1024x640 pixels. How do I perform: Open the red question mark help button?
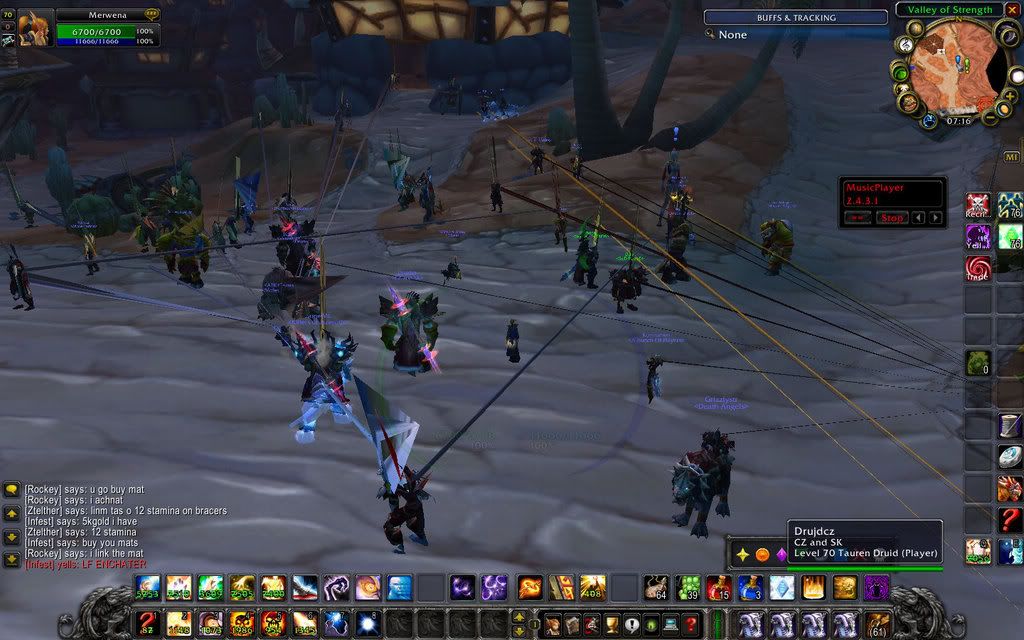690,624
